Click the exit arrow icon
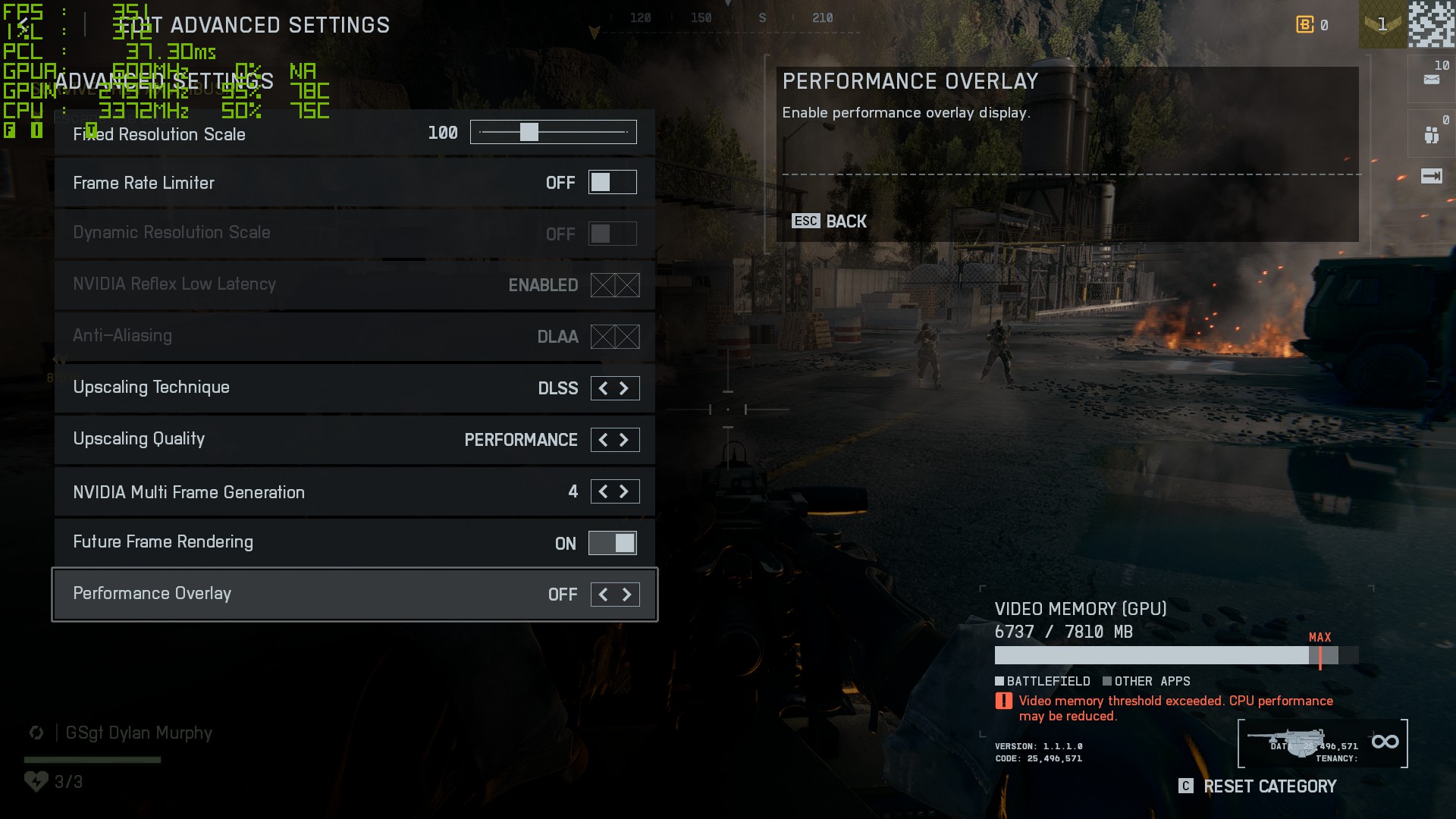 tap(1431, 176)
